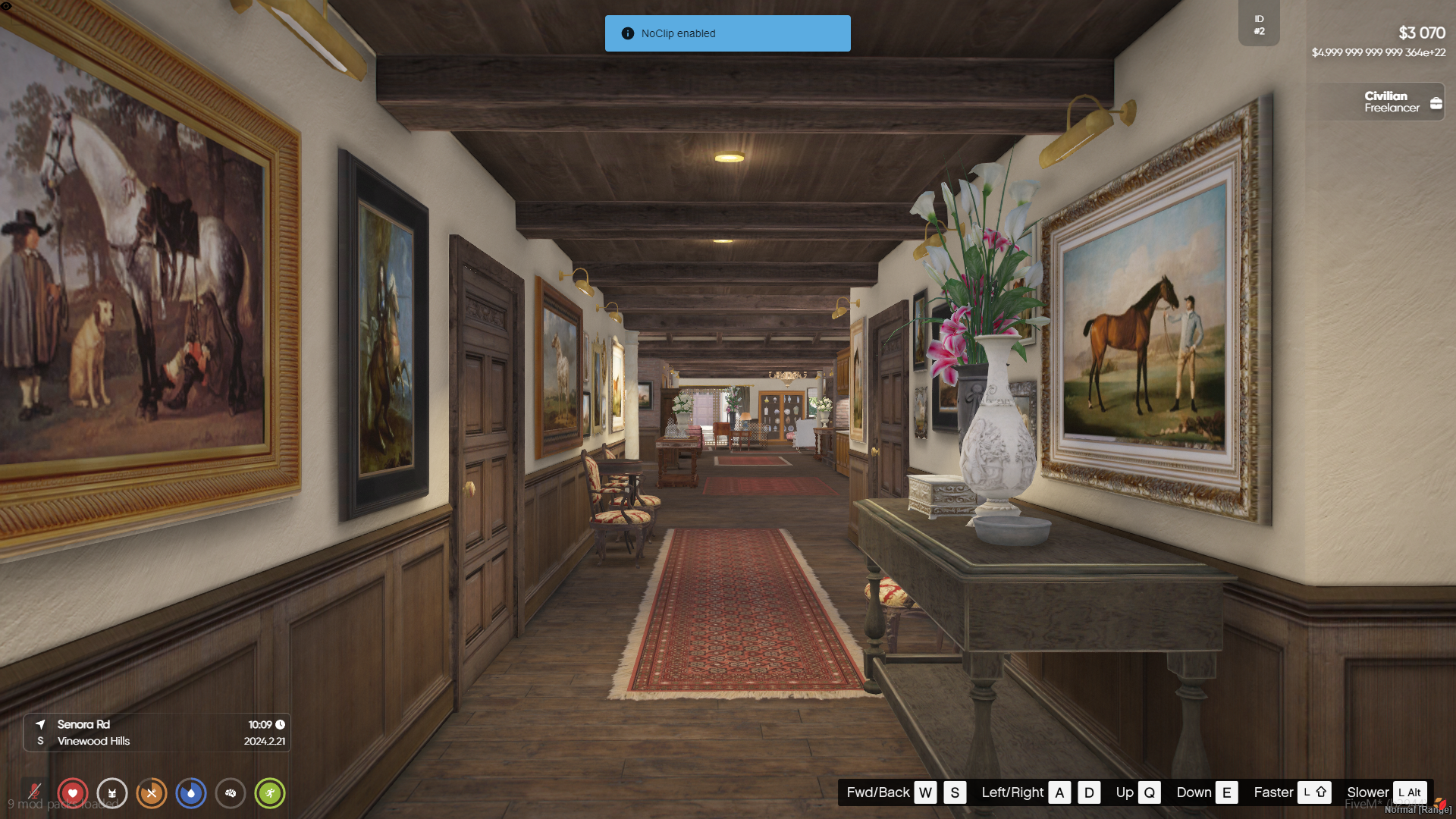Select the body armor vest icon
This screenshot has height=819, width=1456.
click(x=112, y=793)
